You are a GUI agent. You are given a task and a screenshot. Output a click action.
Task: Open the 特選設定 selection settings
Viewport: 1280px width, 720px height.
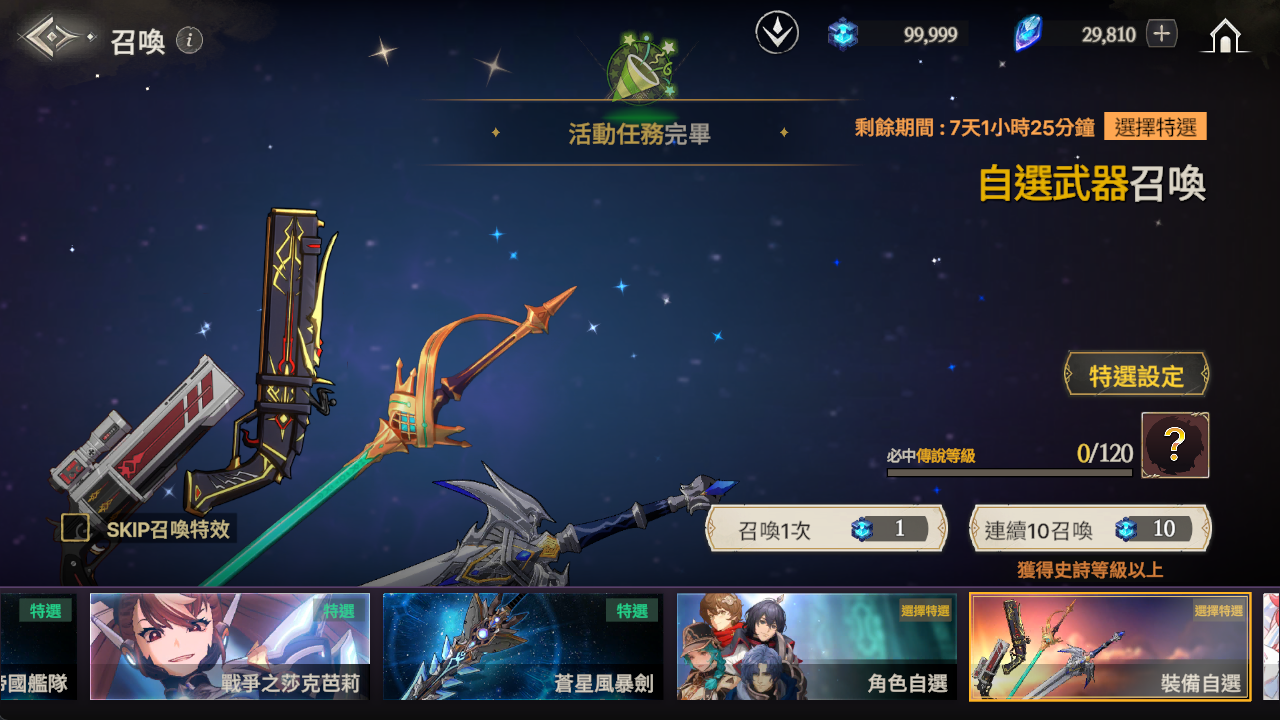pos(1136,376)
